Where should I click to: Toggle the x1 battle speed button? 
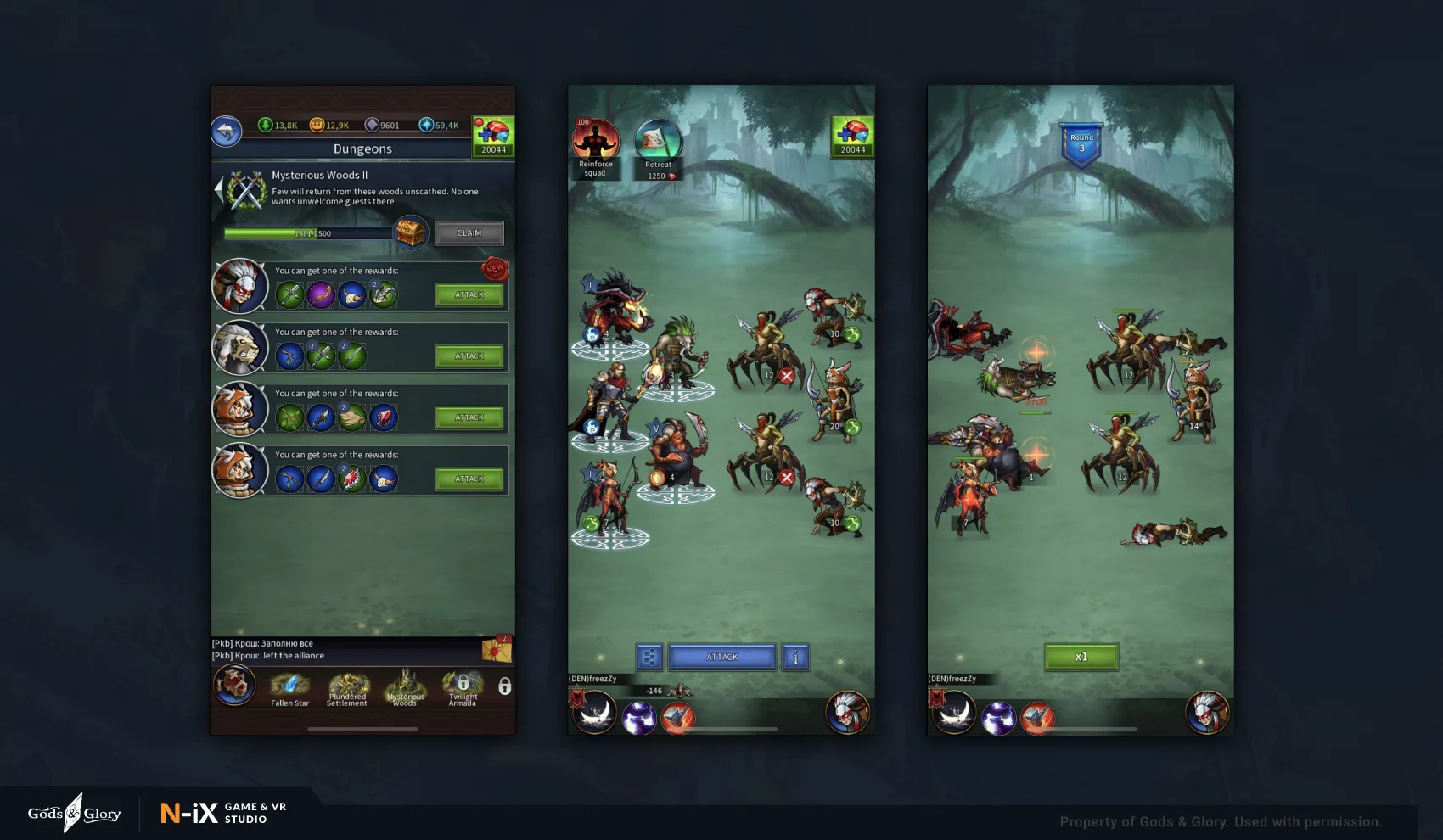1081,657
